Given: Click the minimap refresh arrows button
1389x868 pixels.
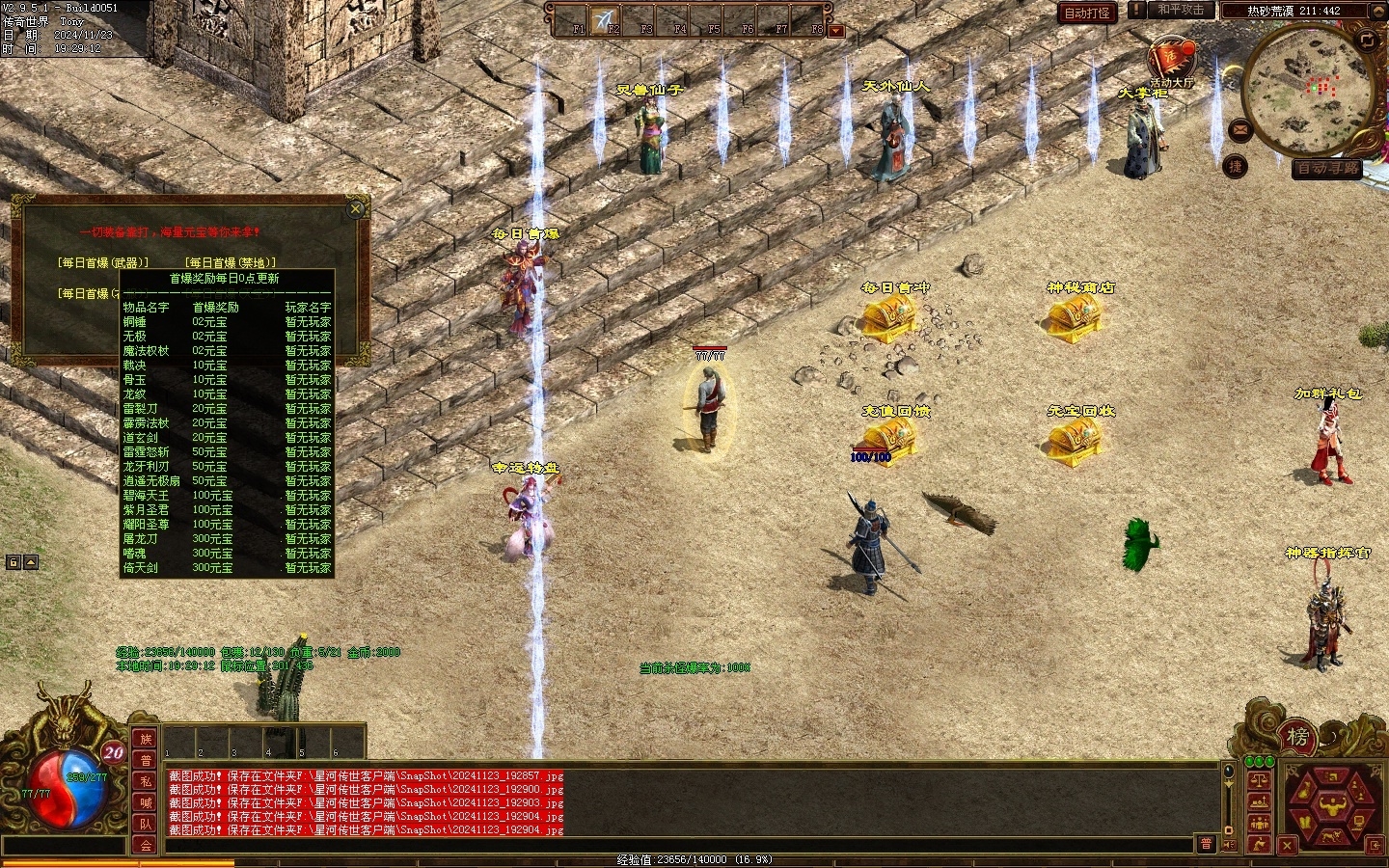Looking at the screenshot, I should [x=1367, y=40].
